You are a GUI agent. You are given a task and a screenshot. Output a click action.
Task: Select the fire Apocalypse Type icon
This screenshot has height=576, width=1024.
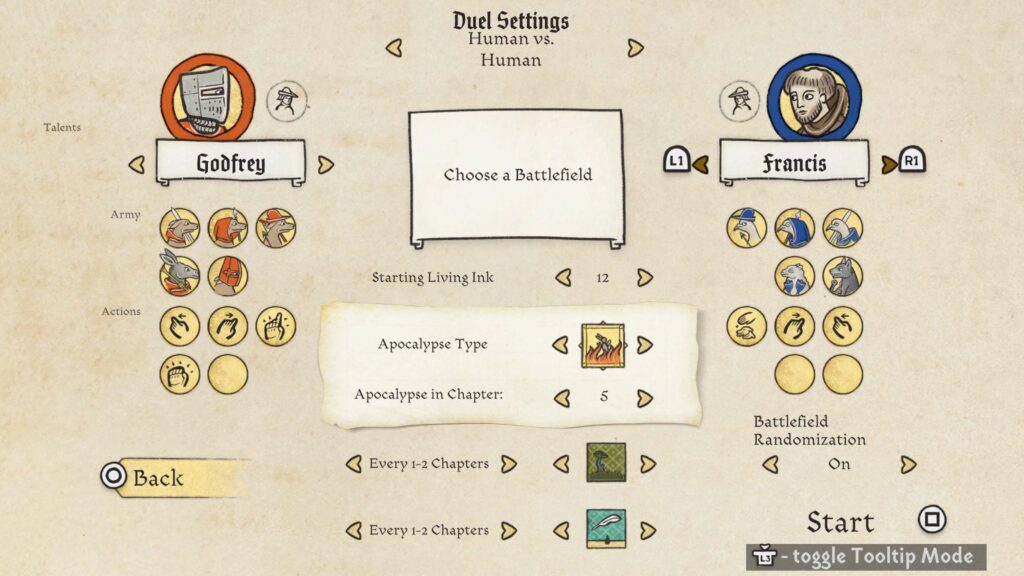click(603, 345)
